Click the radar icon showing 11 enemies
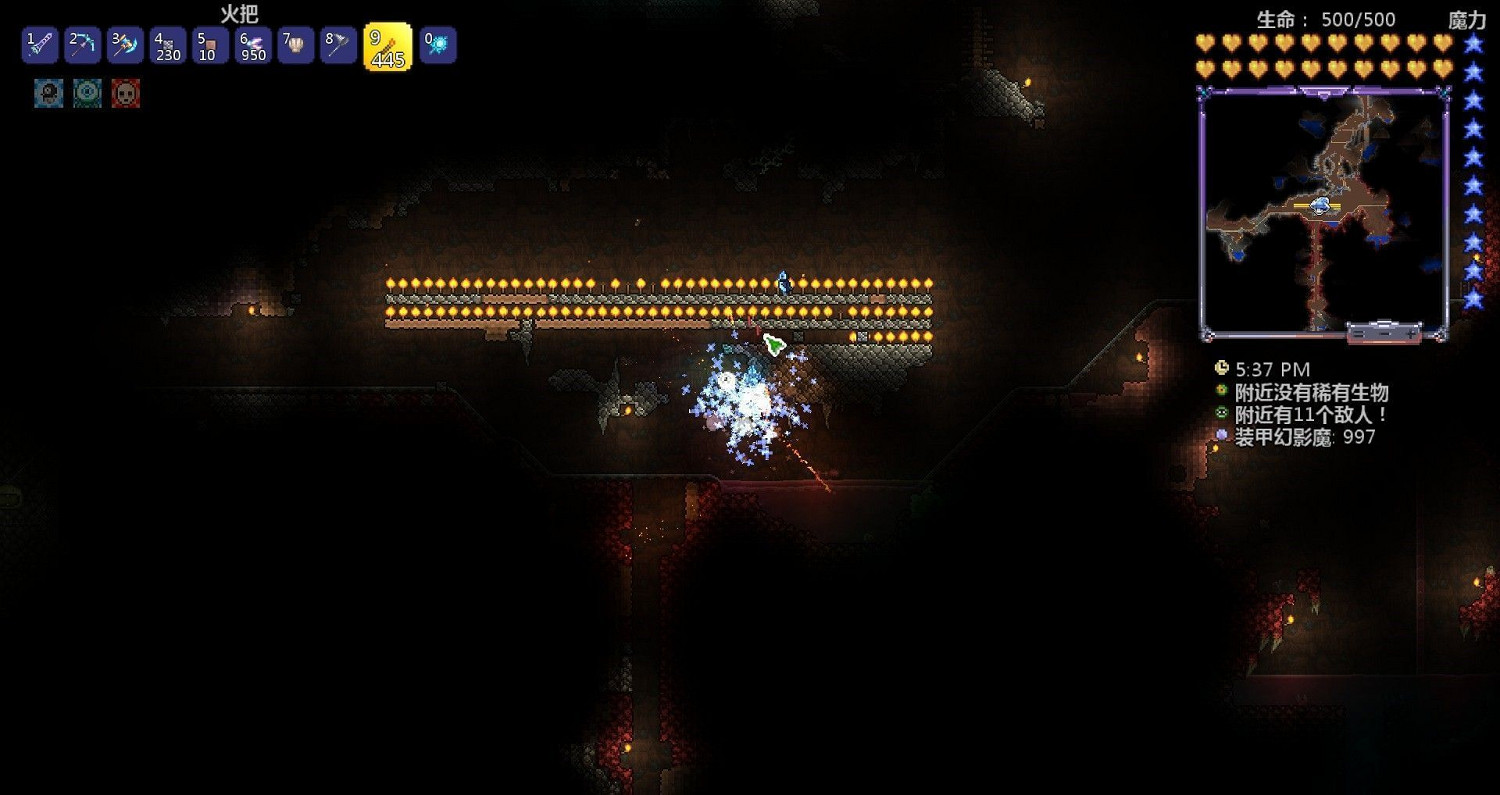The width and height of the screenshot is (1500, 795). (x=1221, y=414)
